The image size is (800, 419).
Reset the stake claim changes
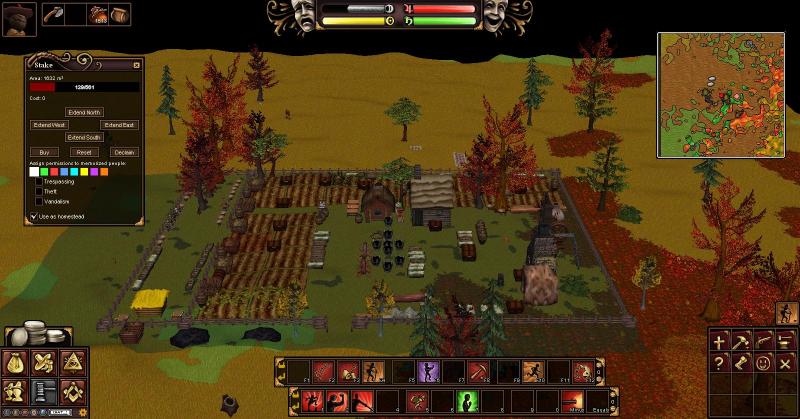pyautogui.click(x=85, y=152)
